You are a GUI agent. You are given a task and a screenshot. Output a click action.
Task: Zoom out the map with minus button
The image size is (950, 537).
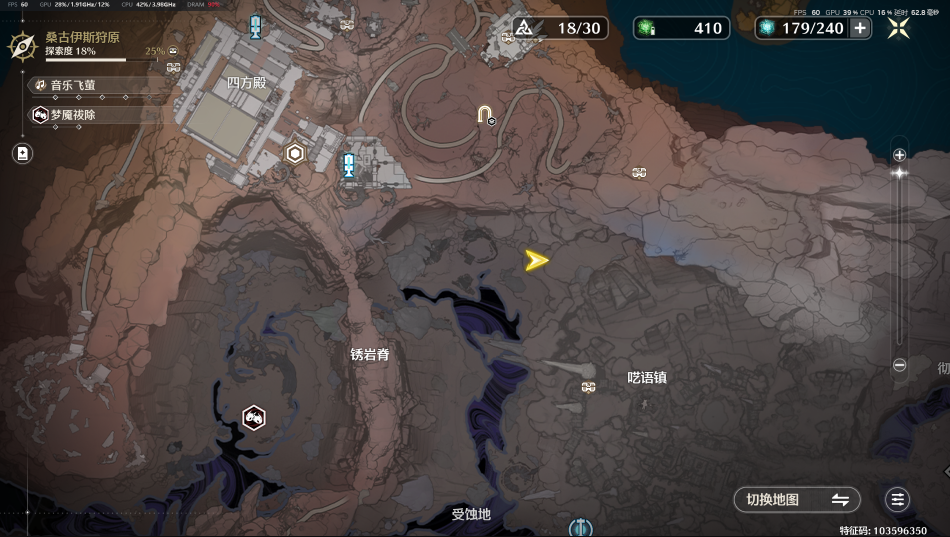(x=899, y=366)
